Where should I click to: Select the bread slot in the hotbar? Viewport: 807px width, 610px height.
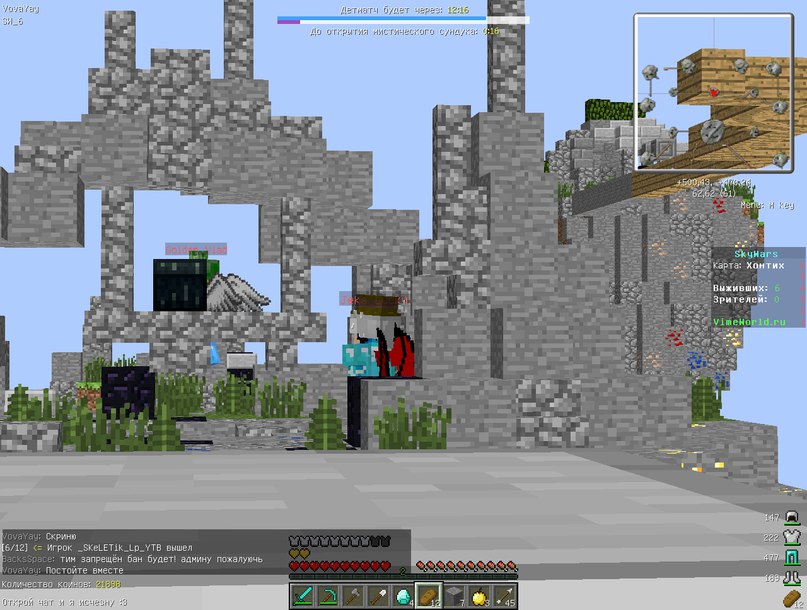coord(429,596)
